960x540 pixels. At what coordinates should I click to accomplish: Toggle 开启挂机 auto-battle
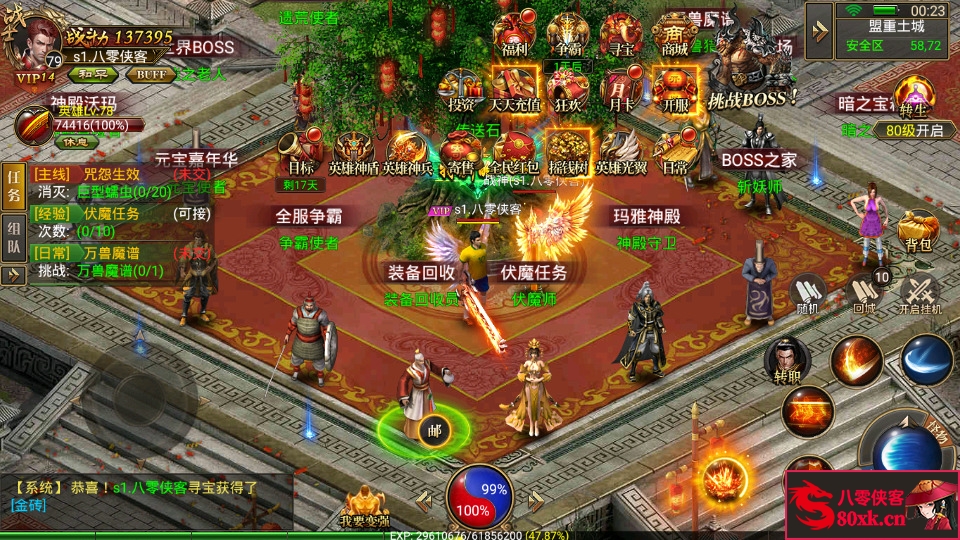pos(920,294)
